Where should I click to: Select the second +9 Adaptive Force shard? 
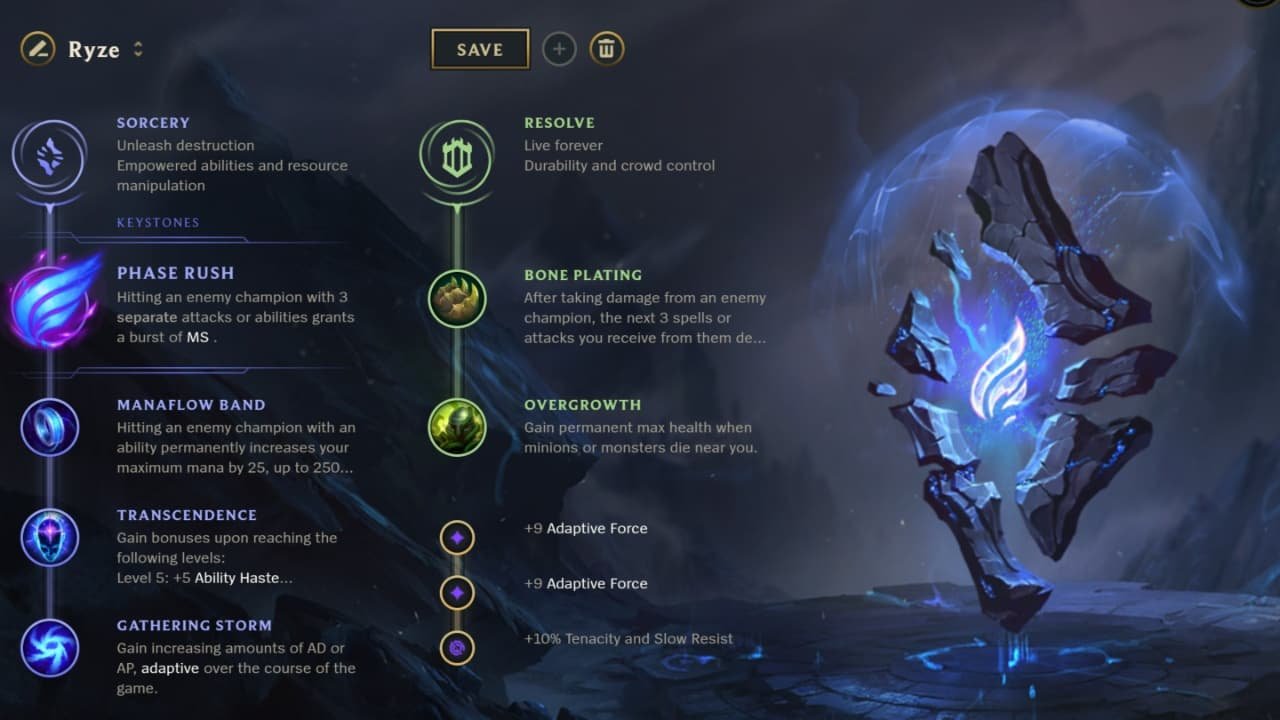click(457, 593)
